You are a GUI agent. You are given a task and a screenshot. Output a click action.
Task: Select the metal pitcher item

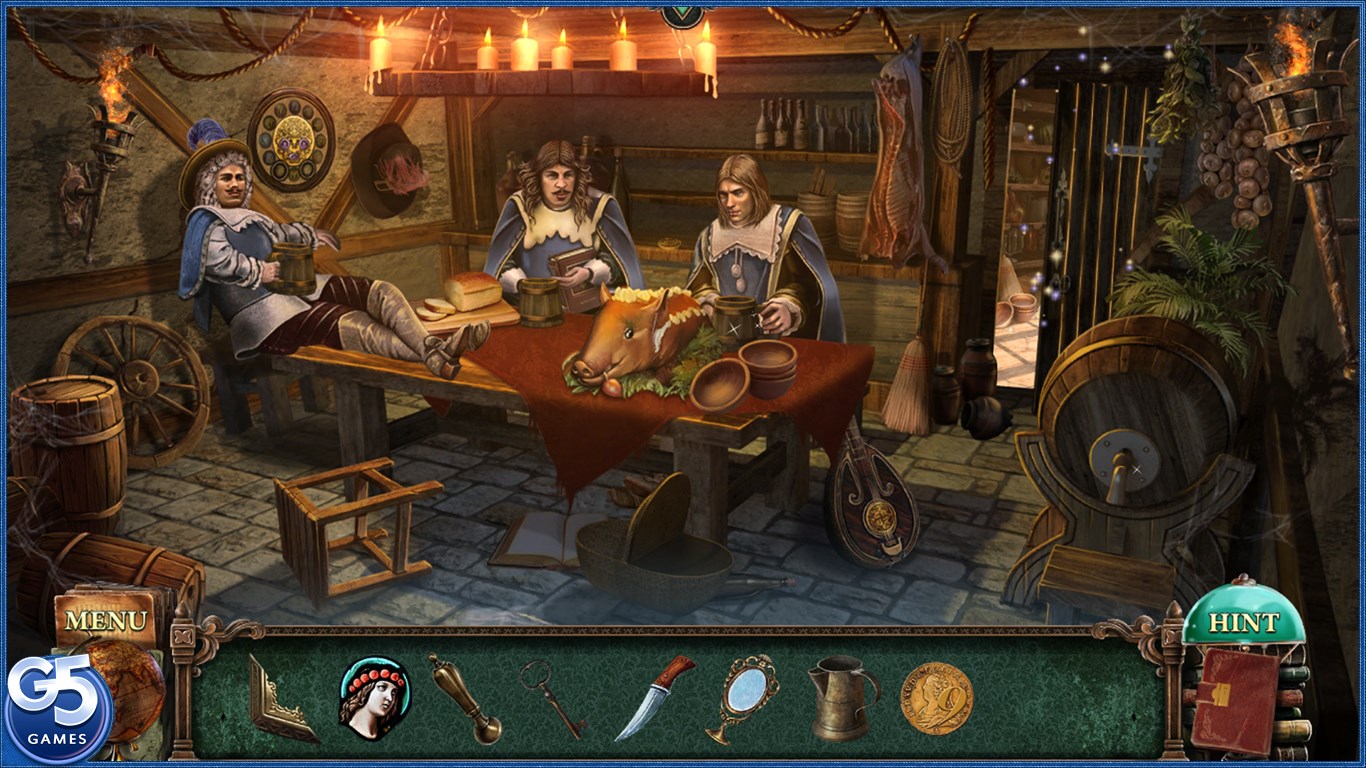[x=842, y=697]
